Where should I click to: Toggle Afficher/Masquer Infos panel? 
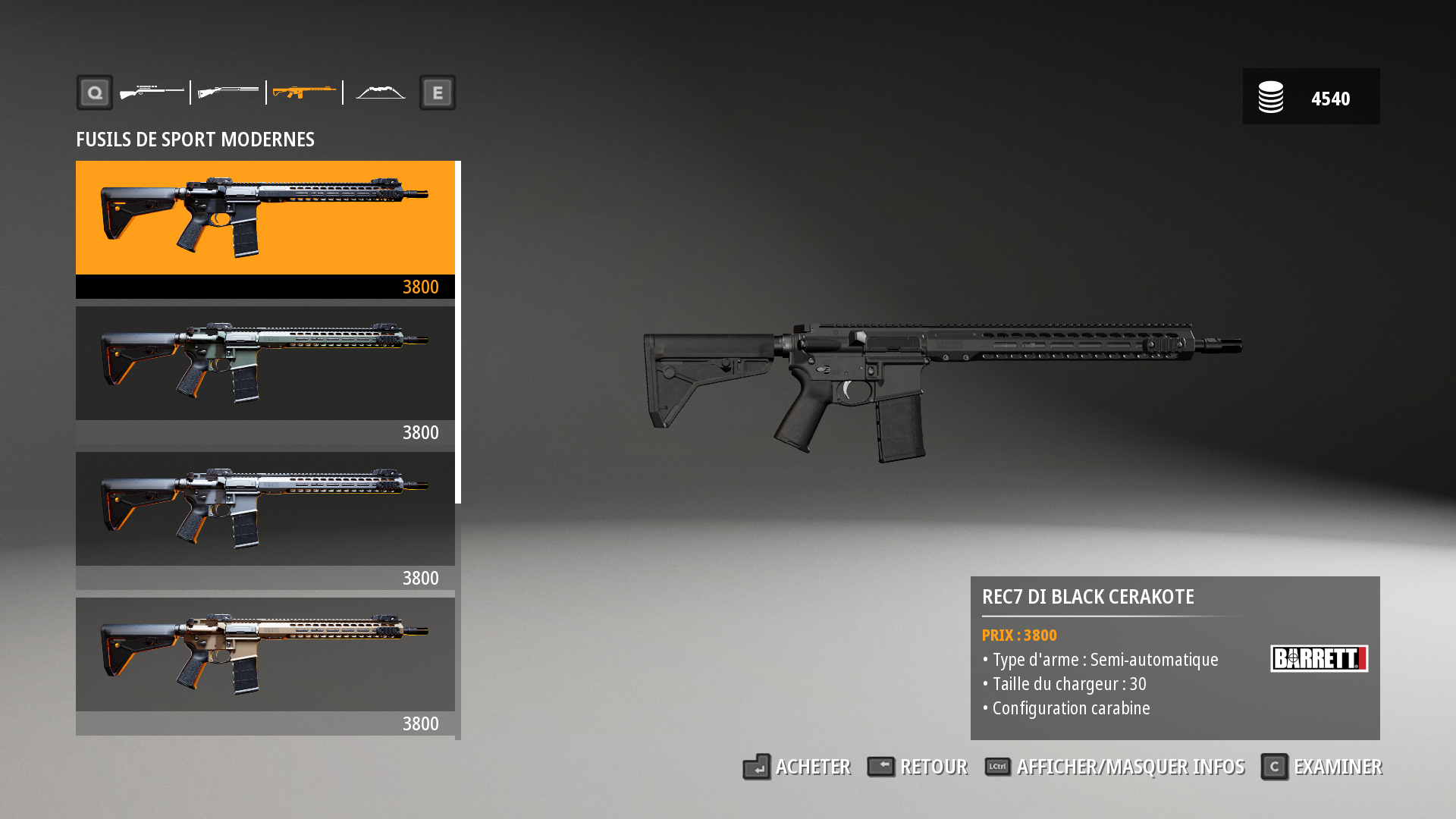tap(1115, 767)
